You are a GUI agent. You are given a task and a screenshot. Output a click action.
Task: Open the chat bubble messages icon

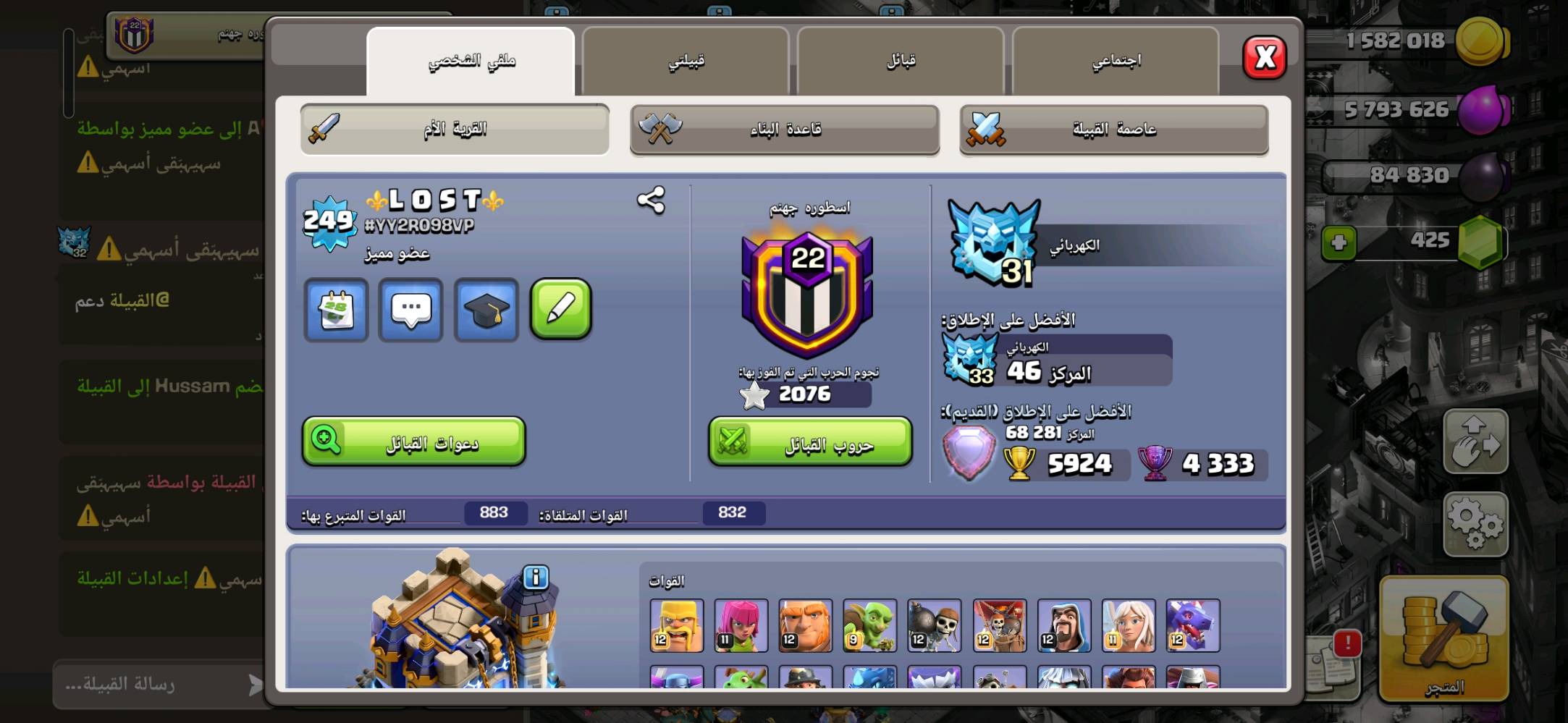pyautogui.click(x=410, y=310)
